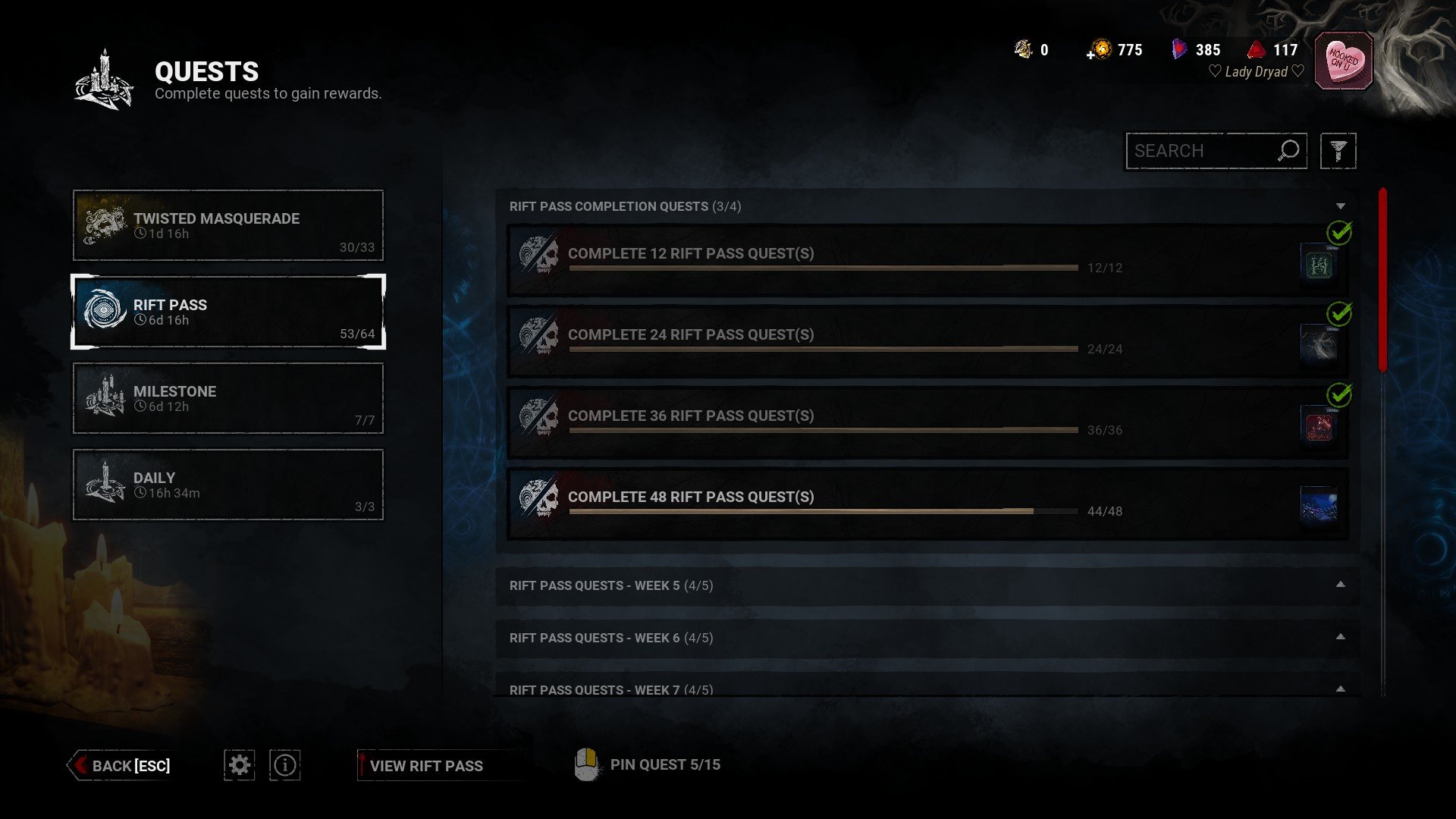
Task: Switch to the Daily quests tab
Action: pyautogui.click(x=227, y=485)
